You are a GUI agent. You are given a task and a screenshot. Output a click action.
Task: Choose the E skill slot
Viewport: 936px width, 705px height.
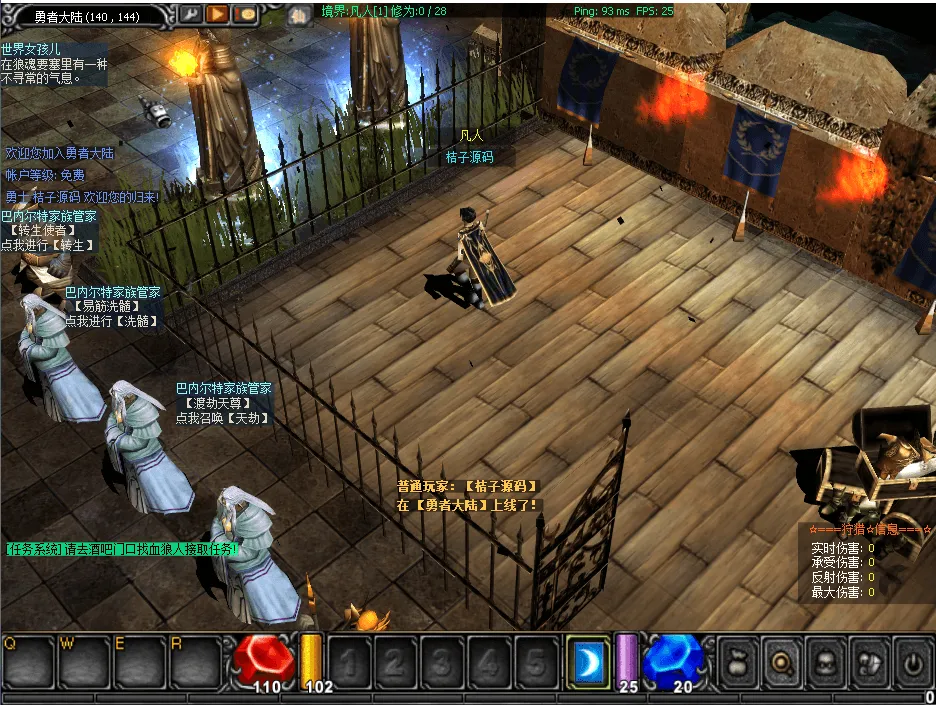click(x=139, y=661)
